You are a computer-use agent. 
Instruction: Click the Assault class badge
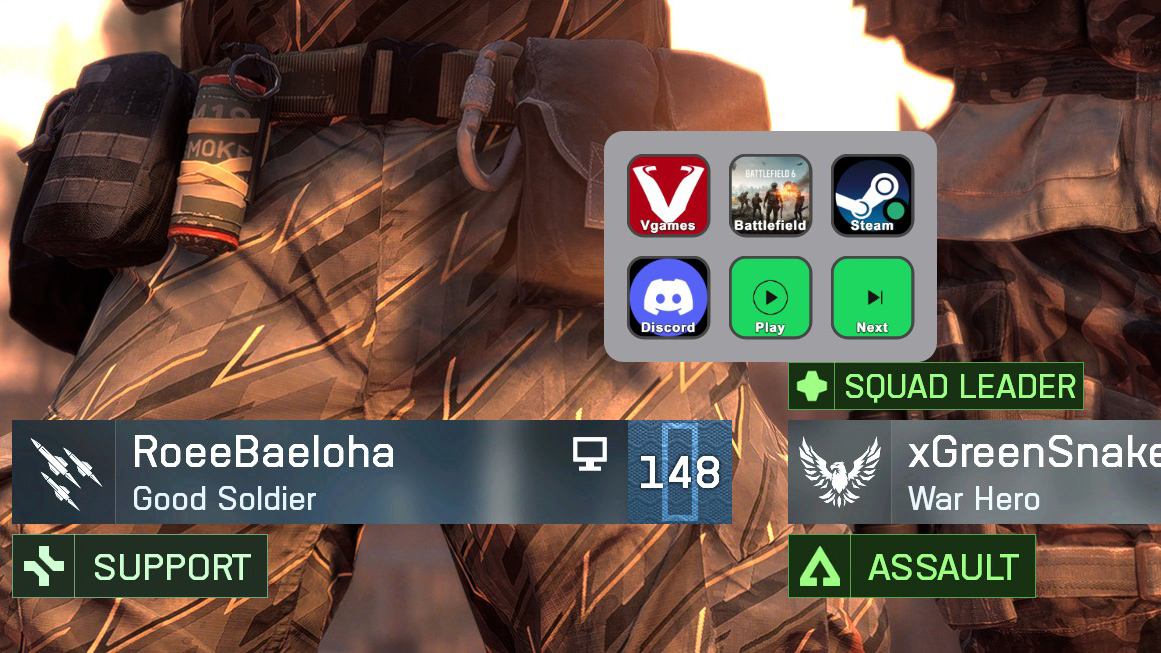pyautogui.click(x=911, y=567)
